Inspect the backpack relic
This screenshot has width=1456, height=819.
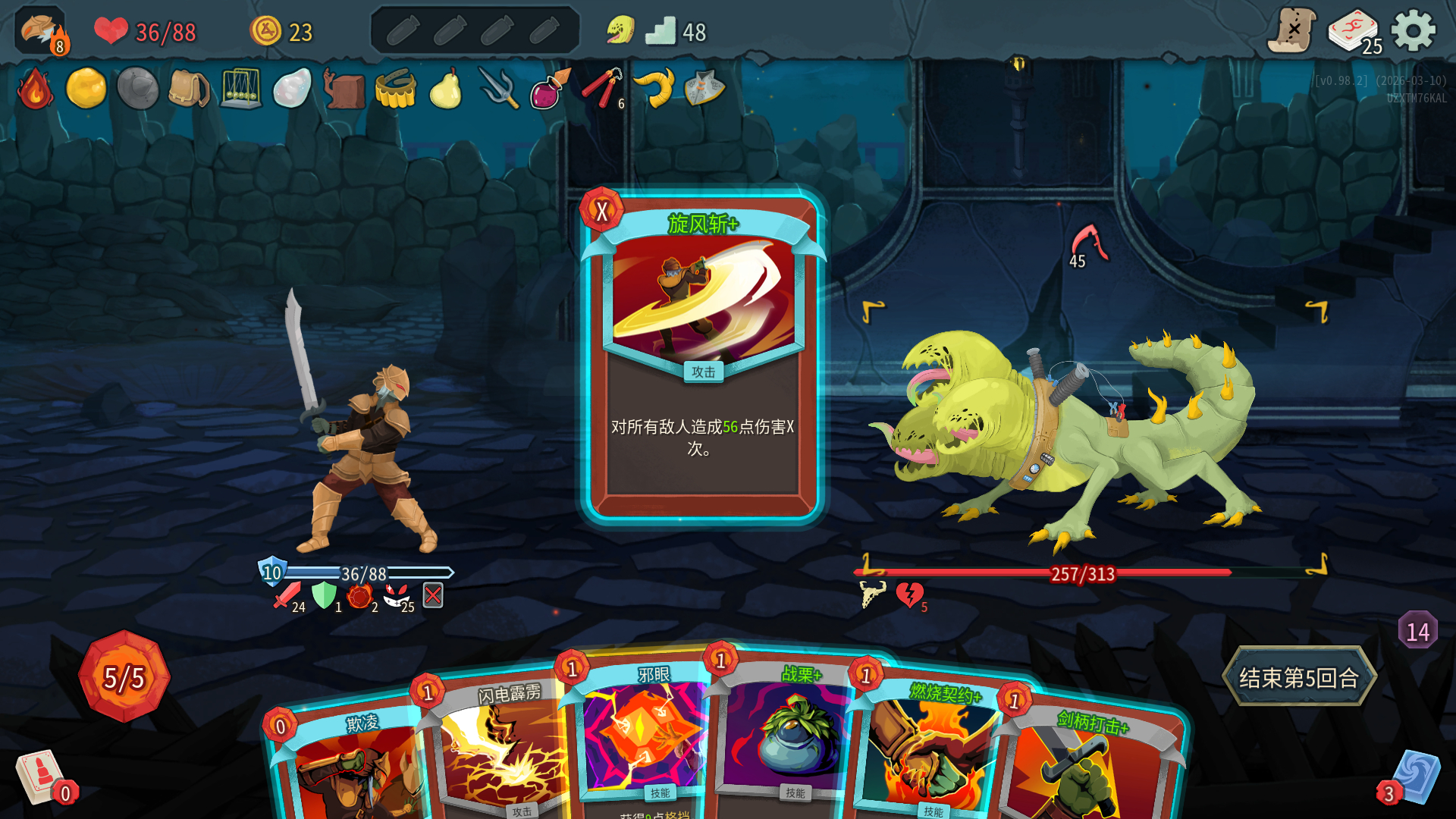click(x=189, y=89)
